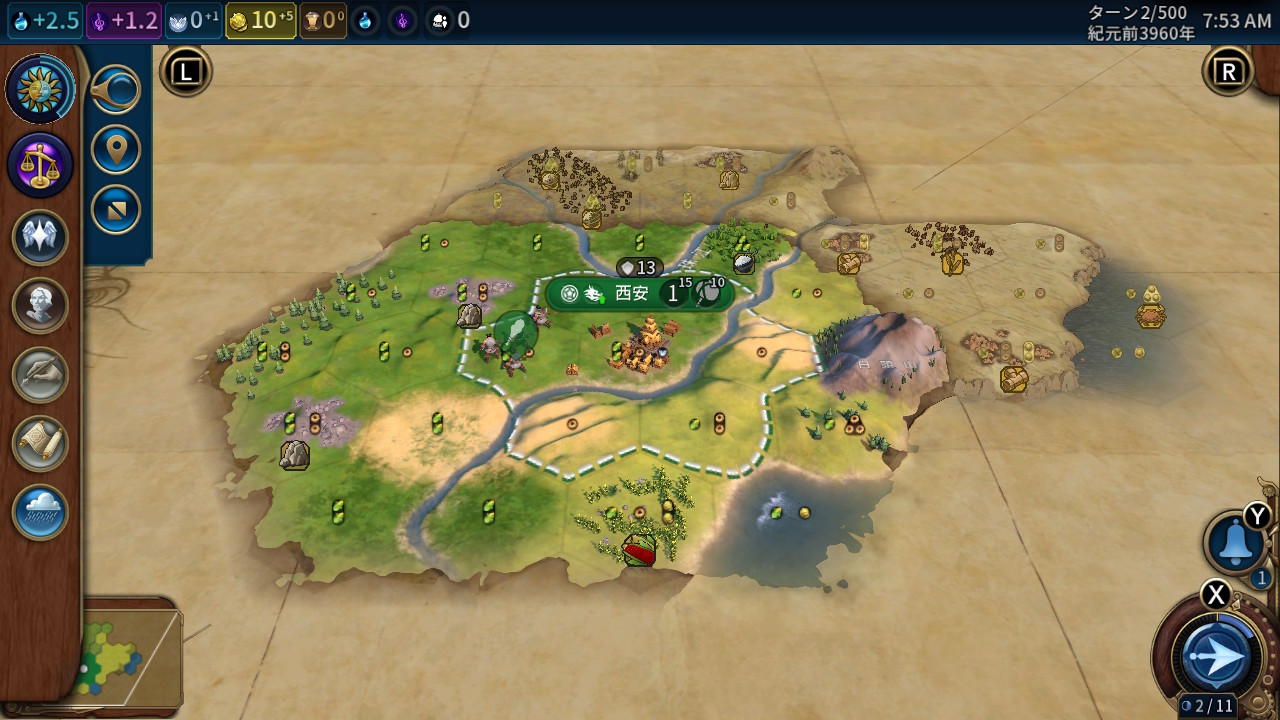Image resolution: width=1280 pixels, height=720 pixels.
Task: Open the marble bust icon panel
Action: click(40, 306)
